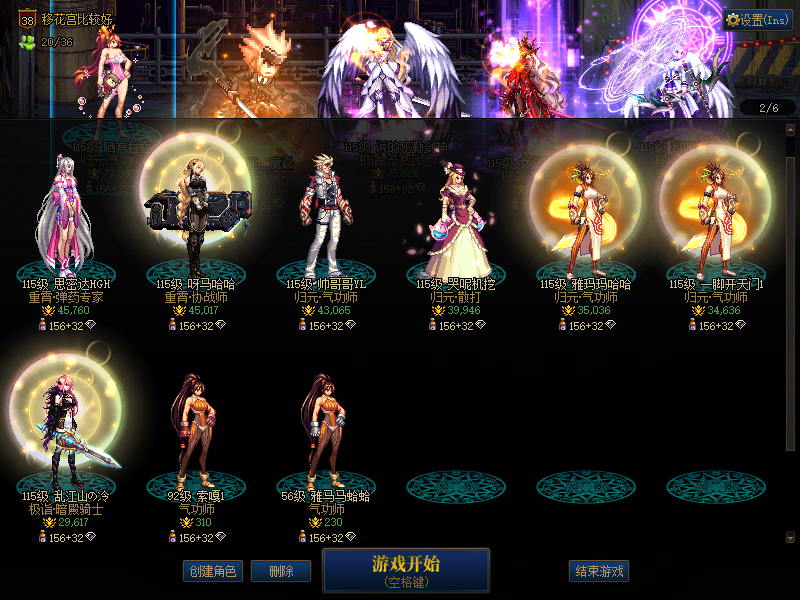Image resolution: width=800 pixels, height=600 pixels.
Task: Open the 设置 settings button
Action: pos(758,19)
